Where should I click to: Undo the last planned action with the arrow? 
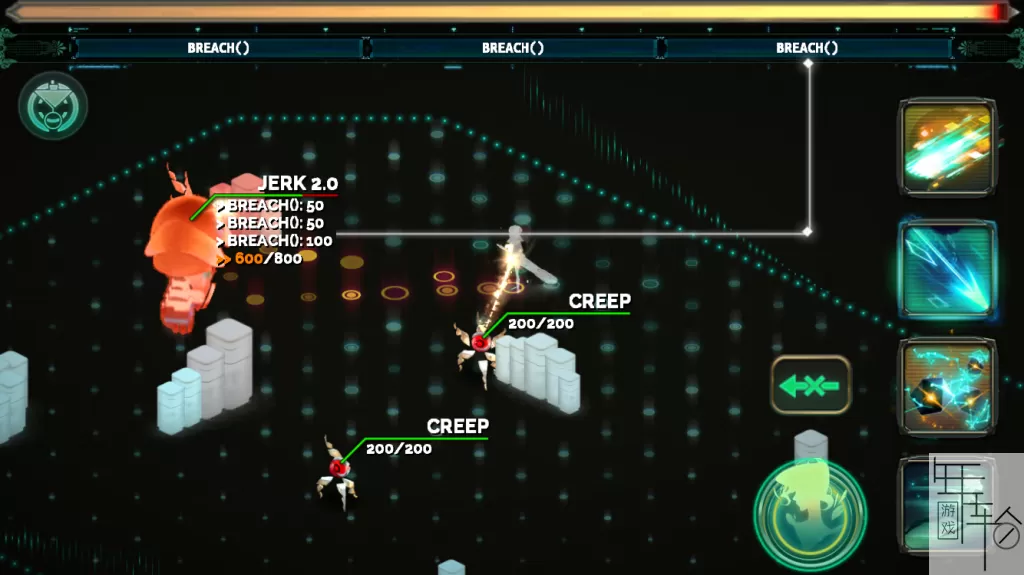[x=810, y=385]
